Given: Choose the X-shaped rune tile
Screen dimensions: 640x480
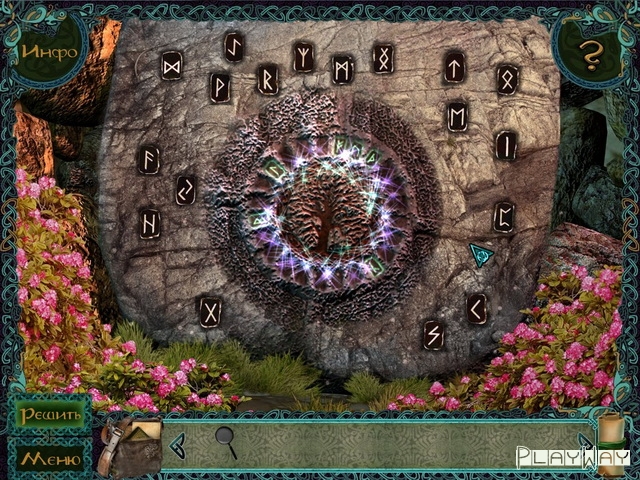Looking at the screenshot, I should coord(210,311).
